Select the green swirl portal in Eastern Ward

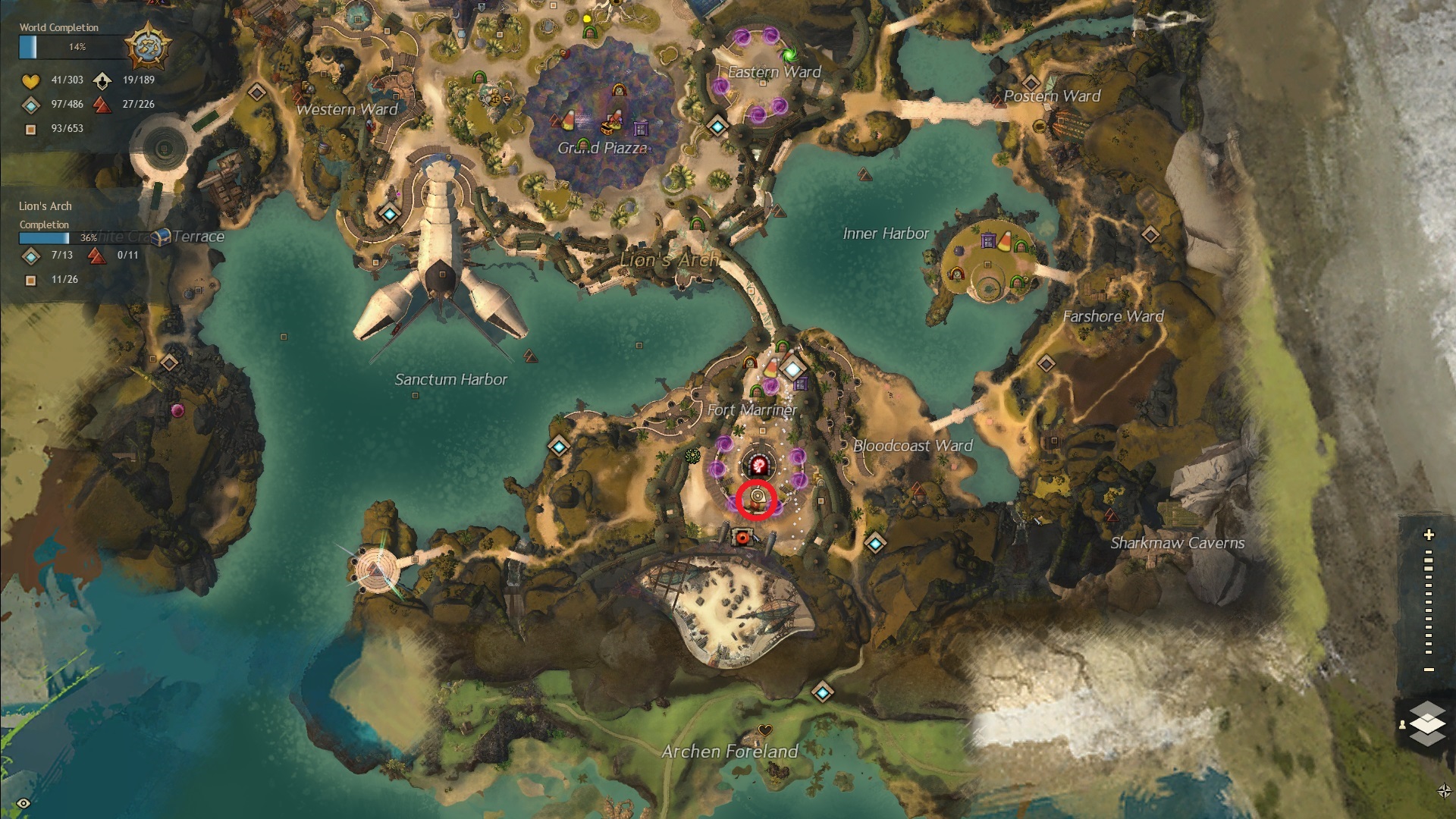coord(789,55)
